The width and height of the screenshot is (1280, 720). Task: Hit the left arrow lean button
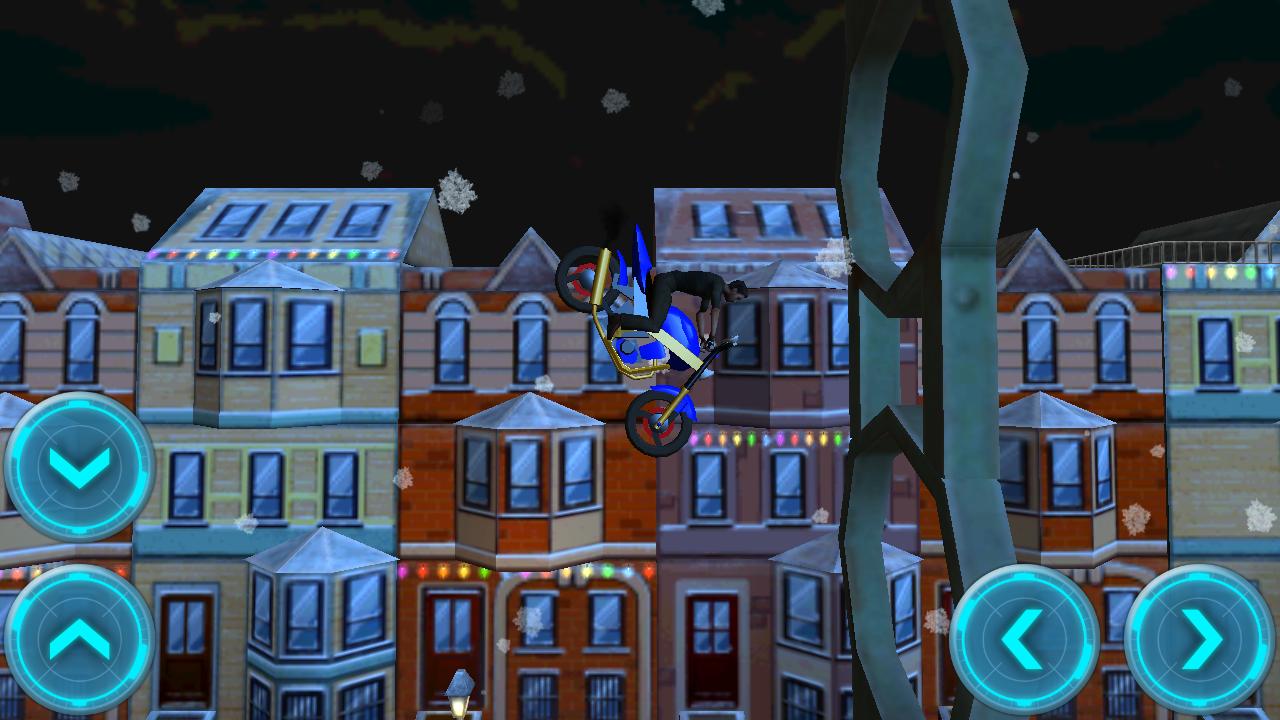[1023, 639]
